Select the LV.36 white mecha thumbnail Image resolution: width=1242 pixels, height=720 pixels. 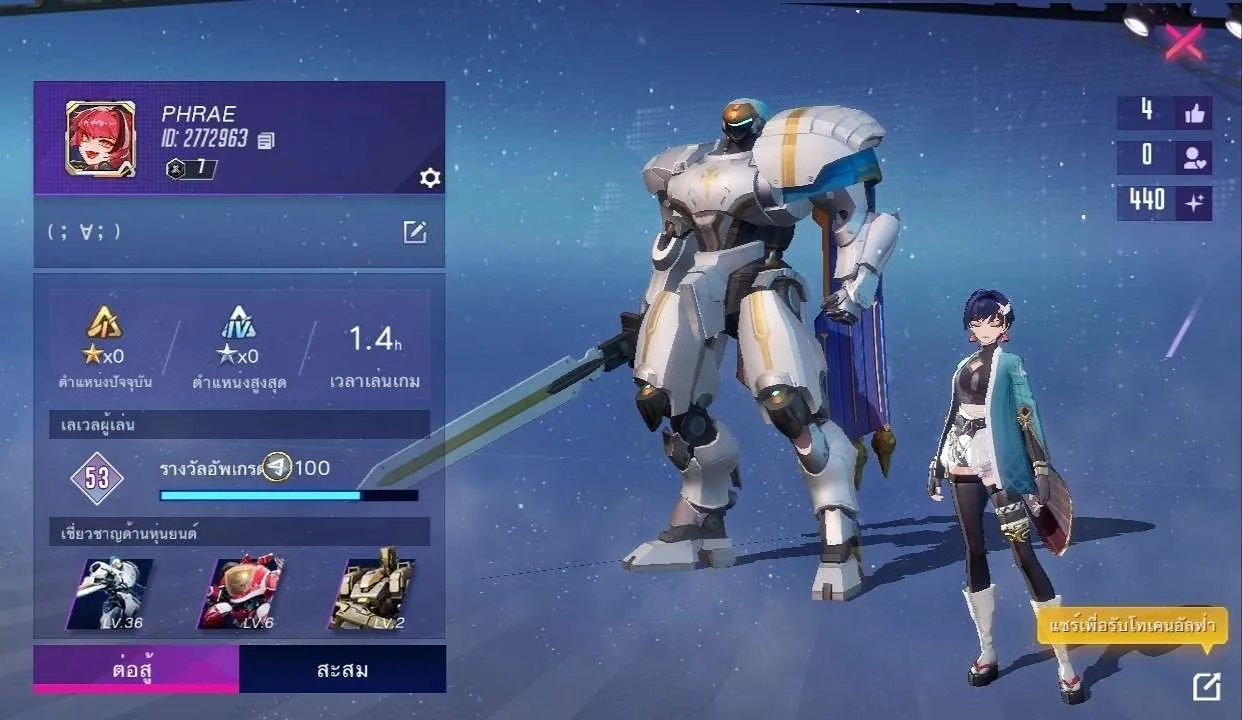(111, 594)
